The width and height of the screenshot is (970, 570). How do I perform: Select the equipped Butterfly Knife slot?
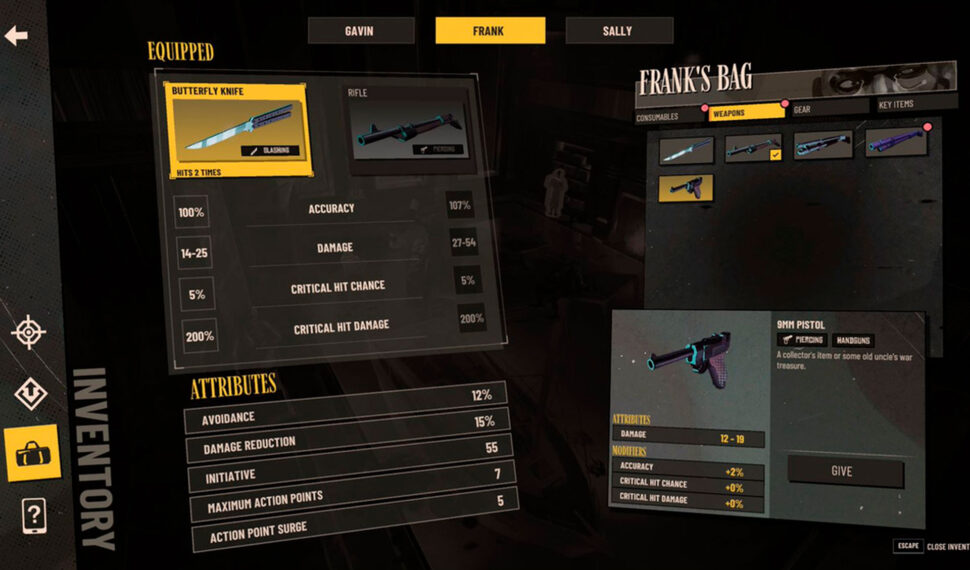coord(239,130)
